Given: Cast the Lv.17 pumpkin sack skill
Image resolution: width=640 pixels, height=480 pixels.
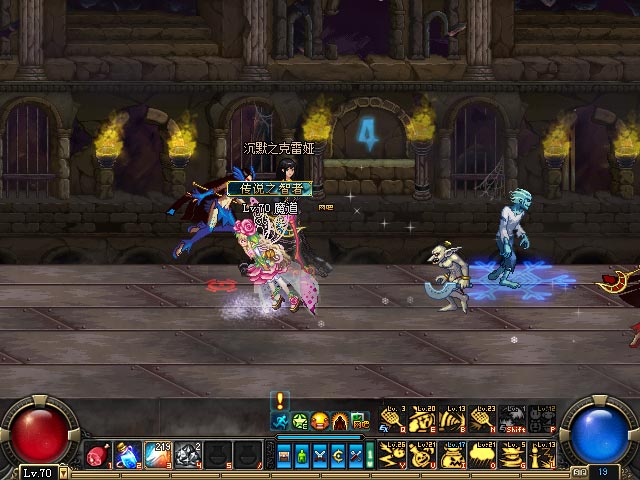Looking at the screenshot, I should pyautogui.click(x=452, y=456).
